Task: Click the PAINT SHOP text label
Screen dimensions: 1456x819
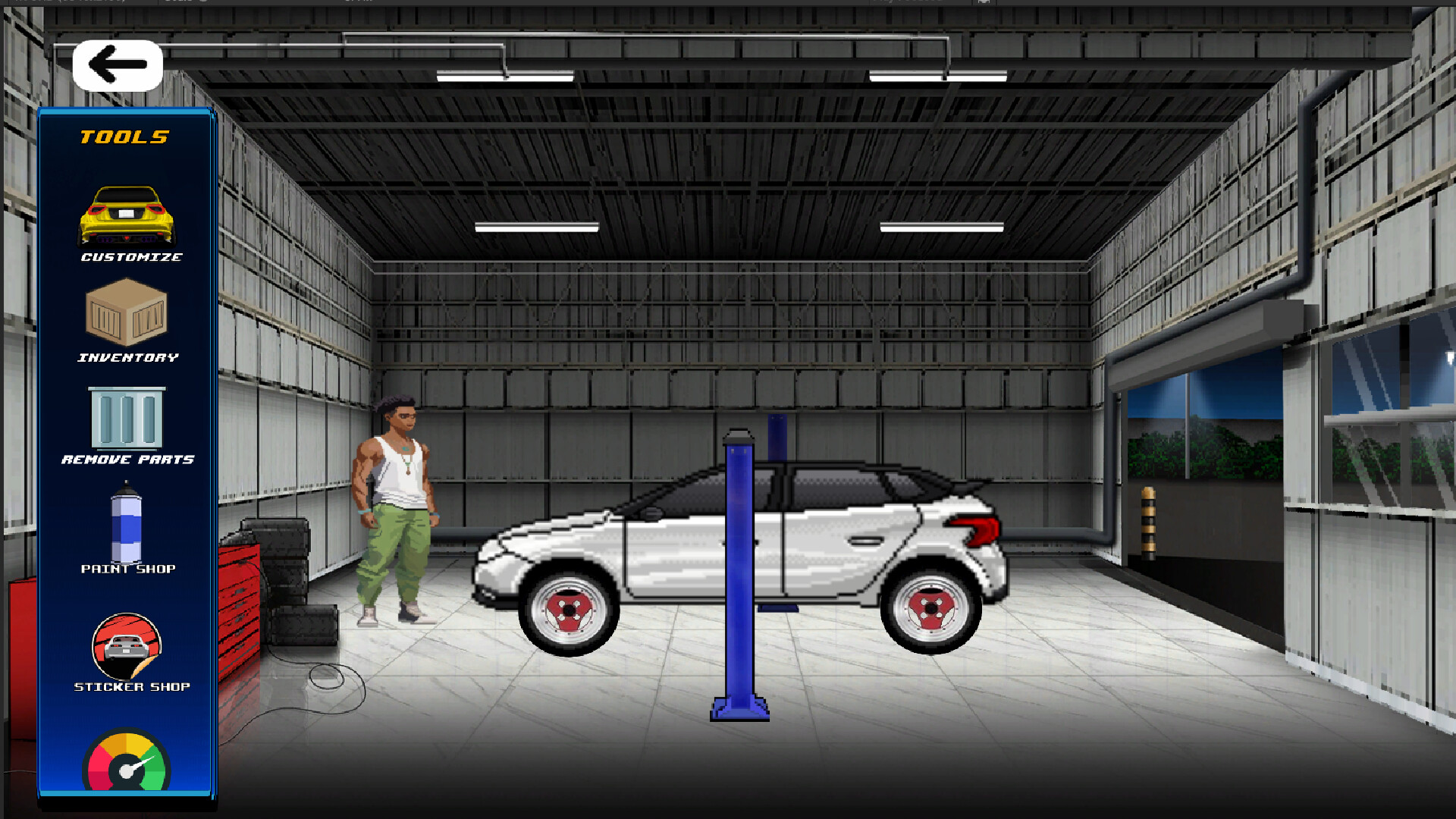Action: coord(130,568)
